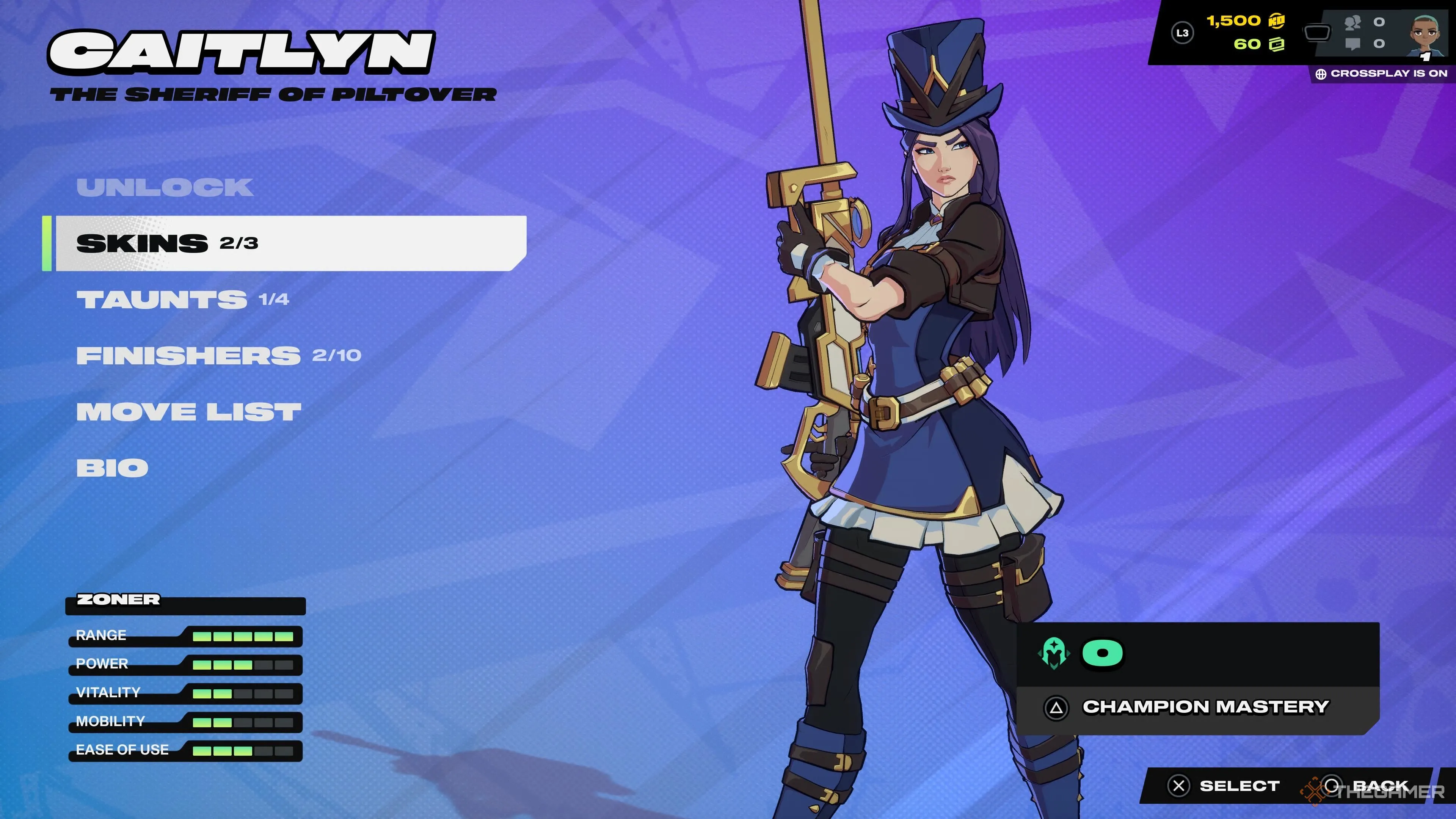This screenshot has width=1456, height=819.
Task: Open the chat messages icon
Action: pos(1353,44)
